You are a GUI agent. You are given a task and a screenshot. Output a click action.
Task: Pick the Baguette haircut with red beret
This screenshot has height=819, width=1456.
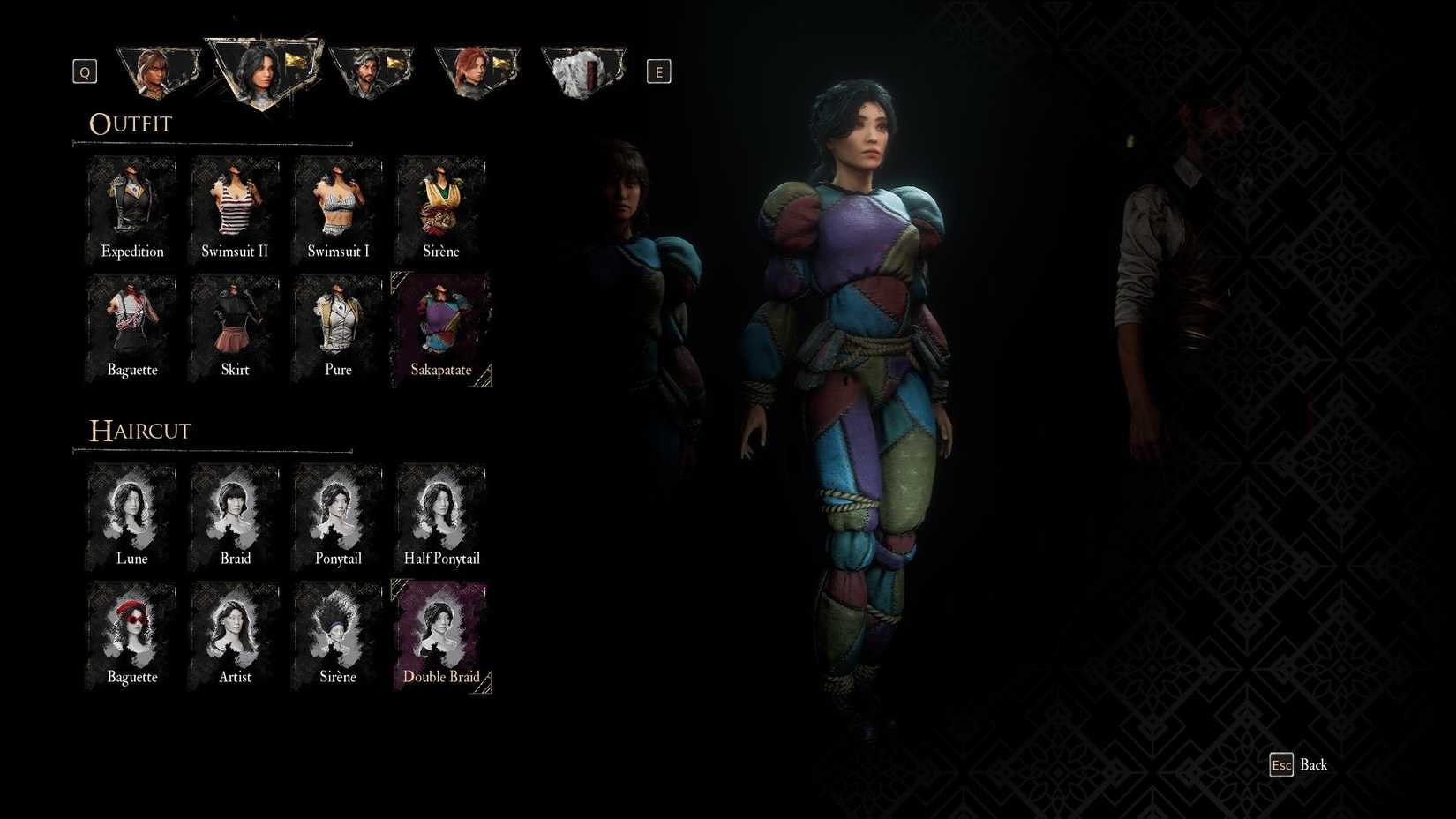pos(131,634)
